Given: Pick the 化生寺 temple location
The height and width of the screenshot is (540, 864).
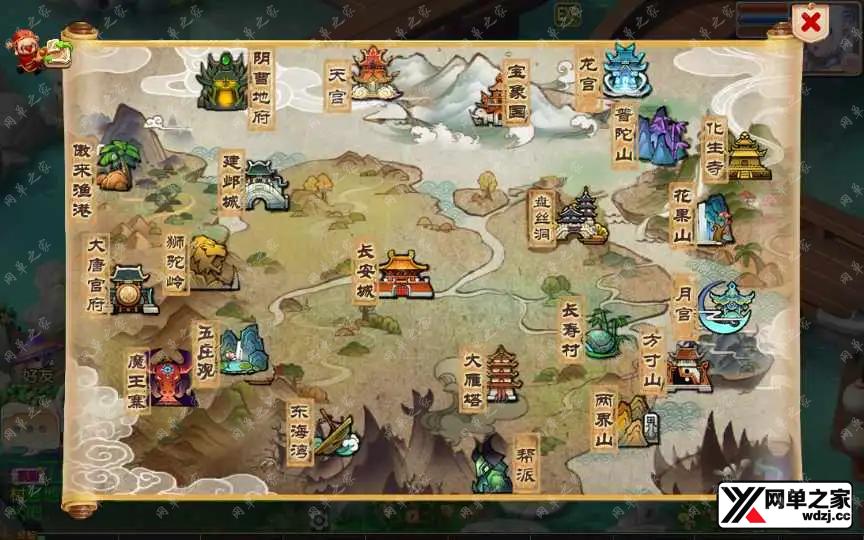Looking at the screenshot, I should (x=747, y=156).
